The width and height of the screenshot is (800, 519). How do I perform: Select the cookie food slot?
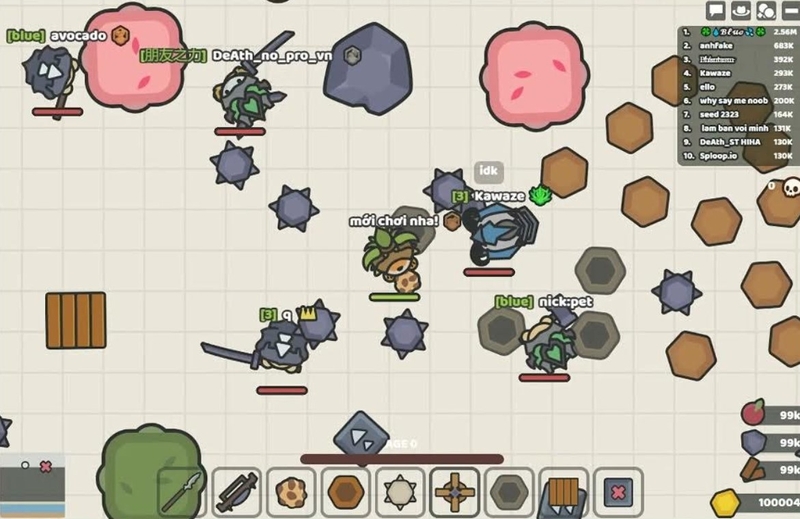(291, 492)
